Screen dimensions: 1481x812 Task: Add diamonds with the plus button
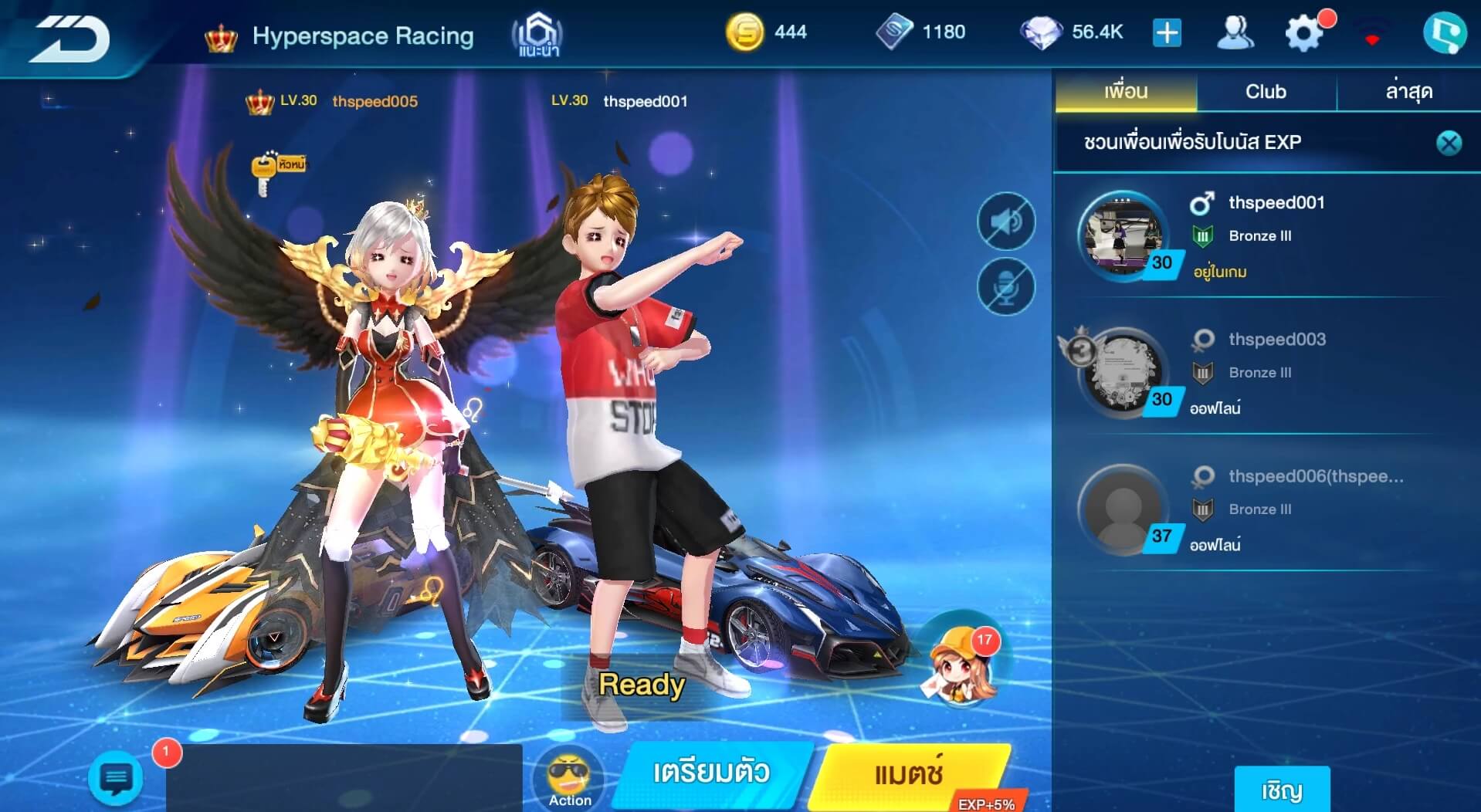coord(1167,33)
